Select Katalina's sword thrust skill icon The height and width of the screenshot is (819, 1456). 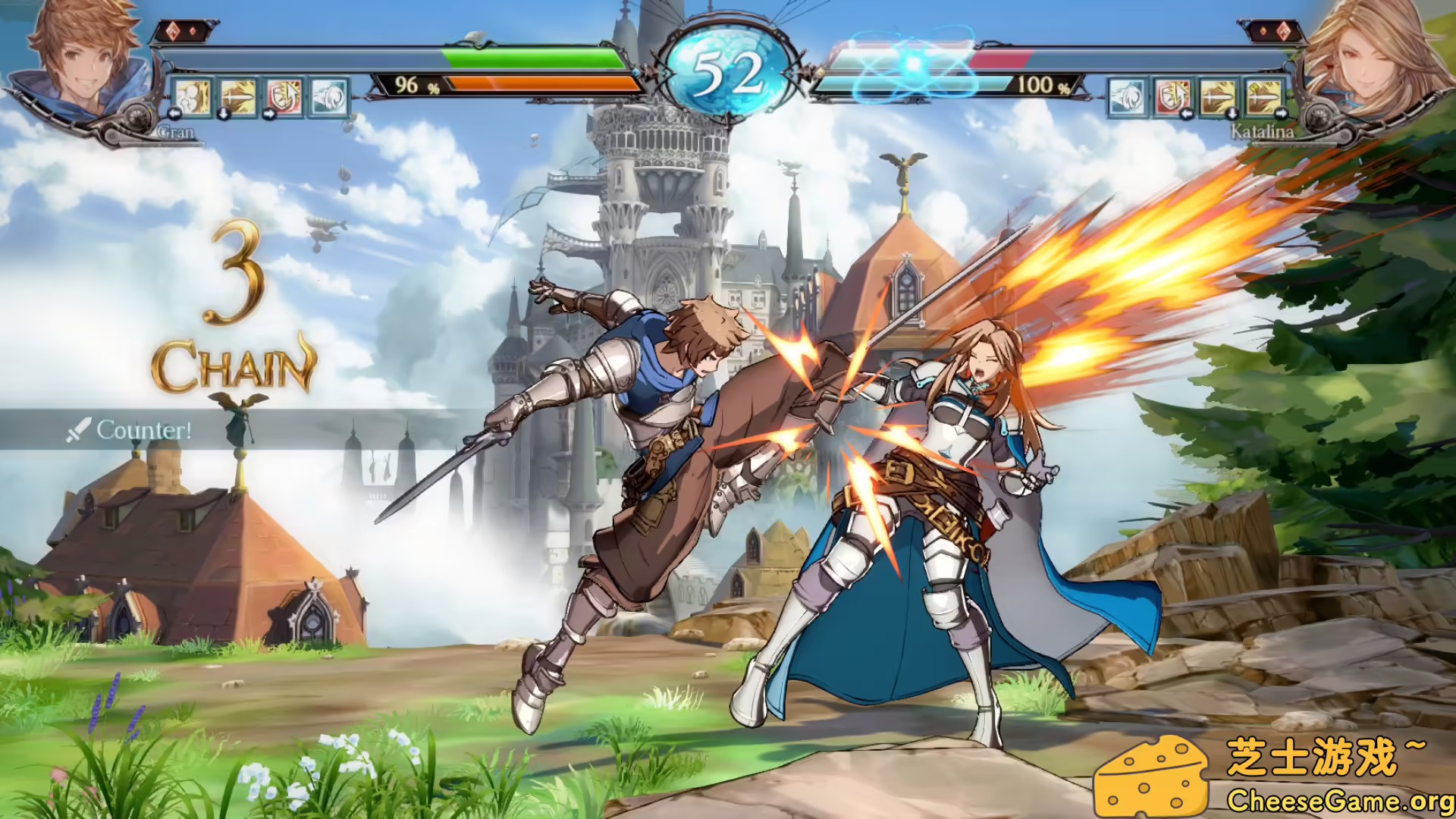[1219, 98]
